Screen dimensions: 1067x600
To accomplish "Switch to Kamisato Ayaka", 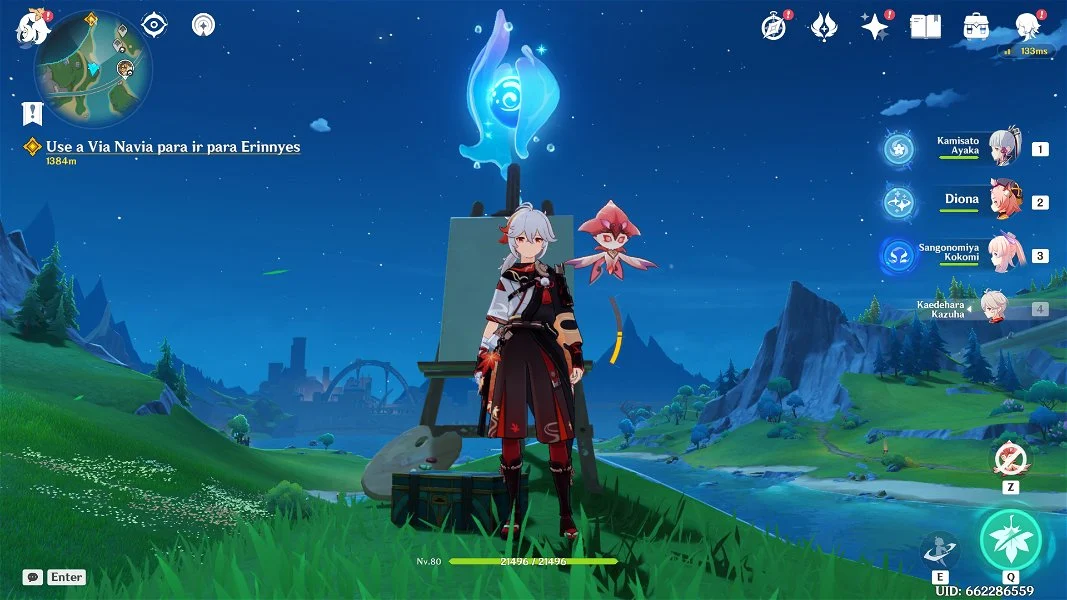I will (1004, 148).
